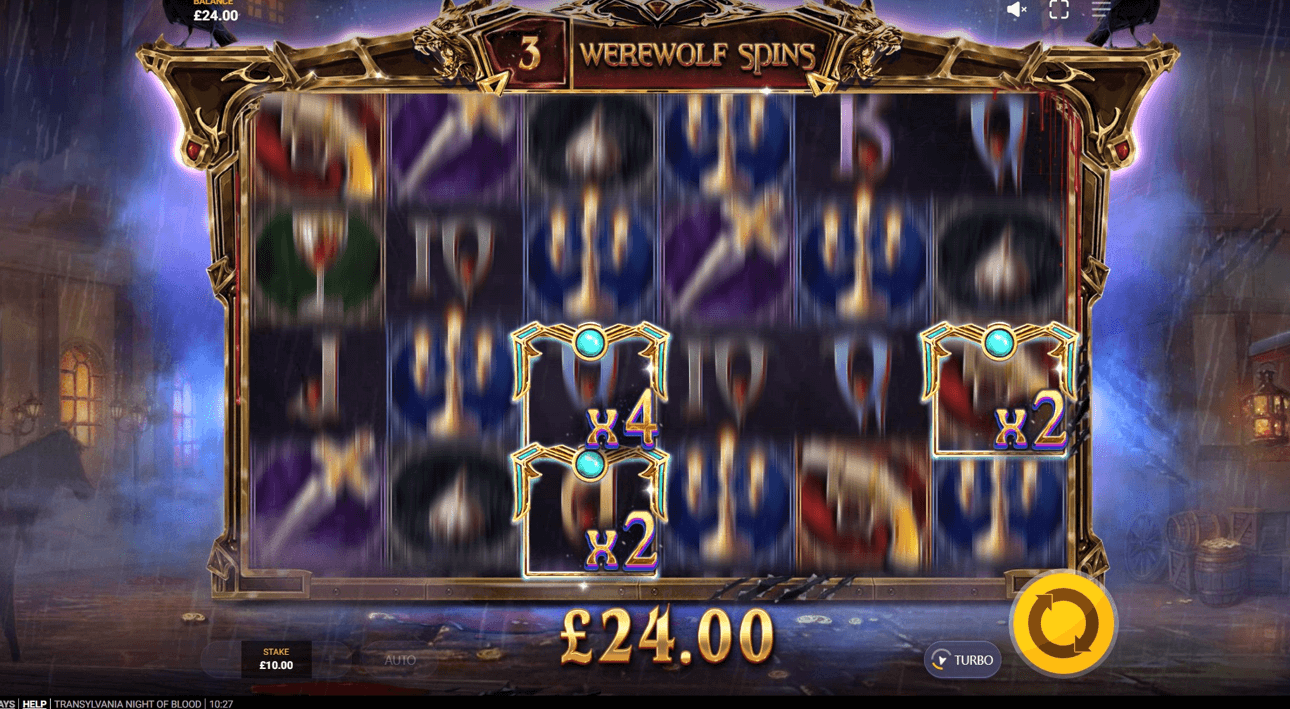Decrease the stake with the minus button
Screen dimensions: 1290x709
coord(221,660)
